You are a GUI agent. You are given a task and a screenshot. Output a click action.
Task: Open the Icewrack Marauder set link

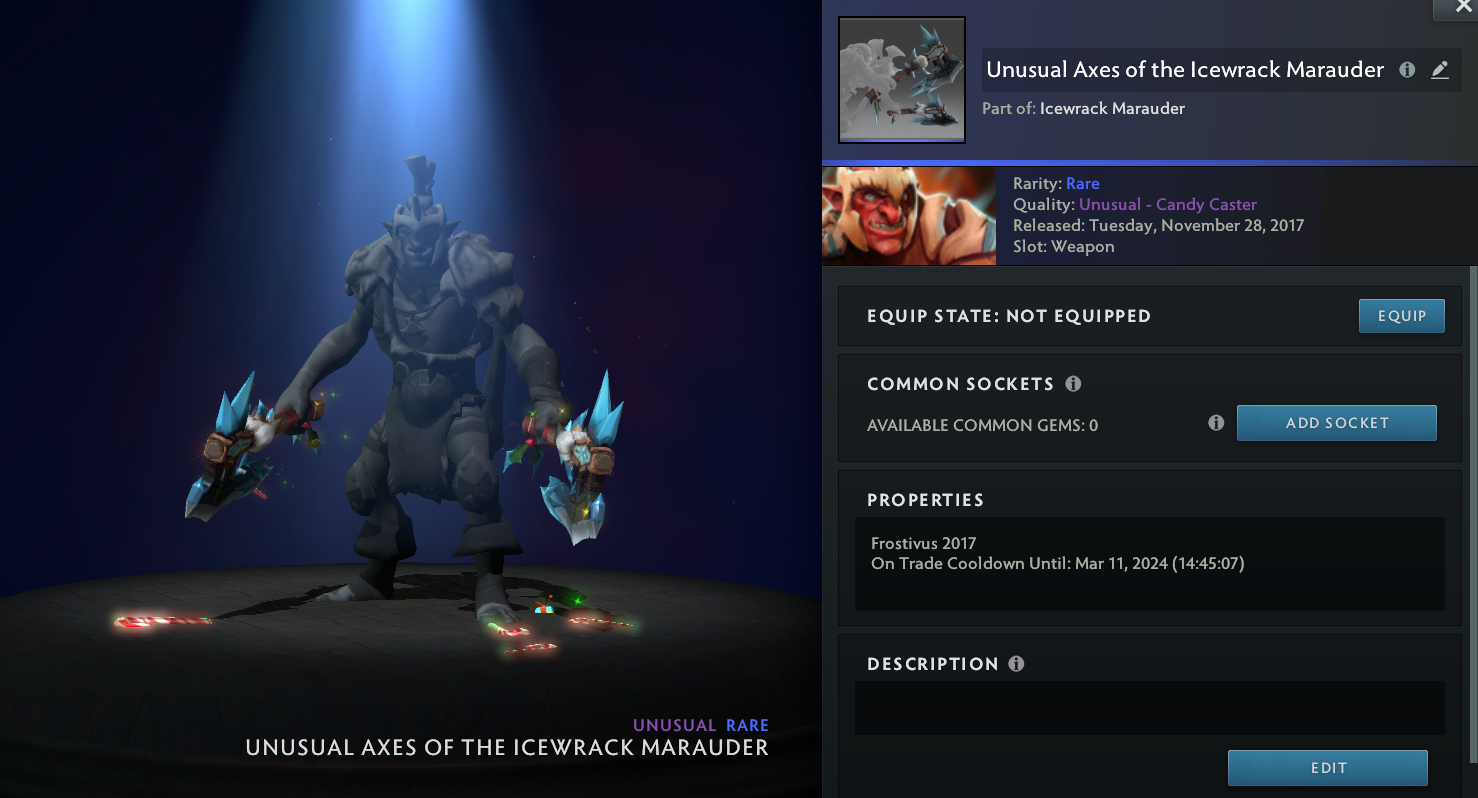(x=1112, y=108)
